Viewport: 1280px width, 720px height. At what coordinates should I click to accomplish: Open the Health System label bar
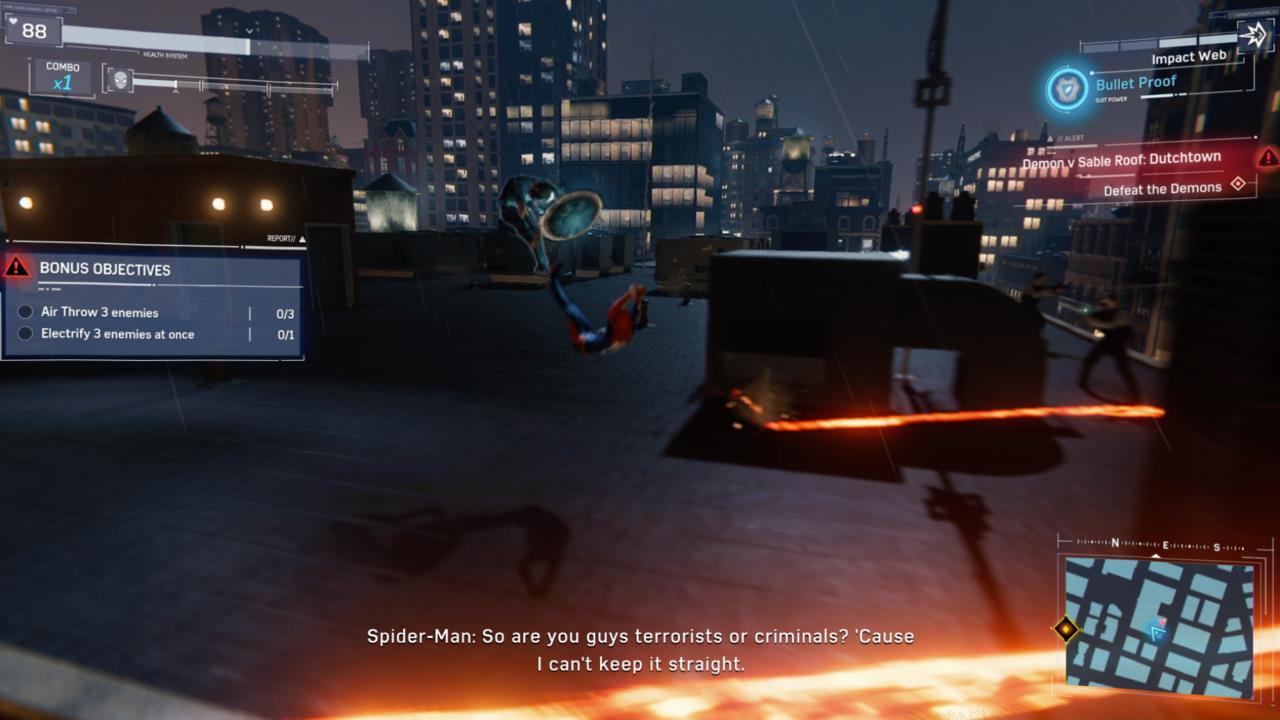(x=164, y=54)
